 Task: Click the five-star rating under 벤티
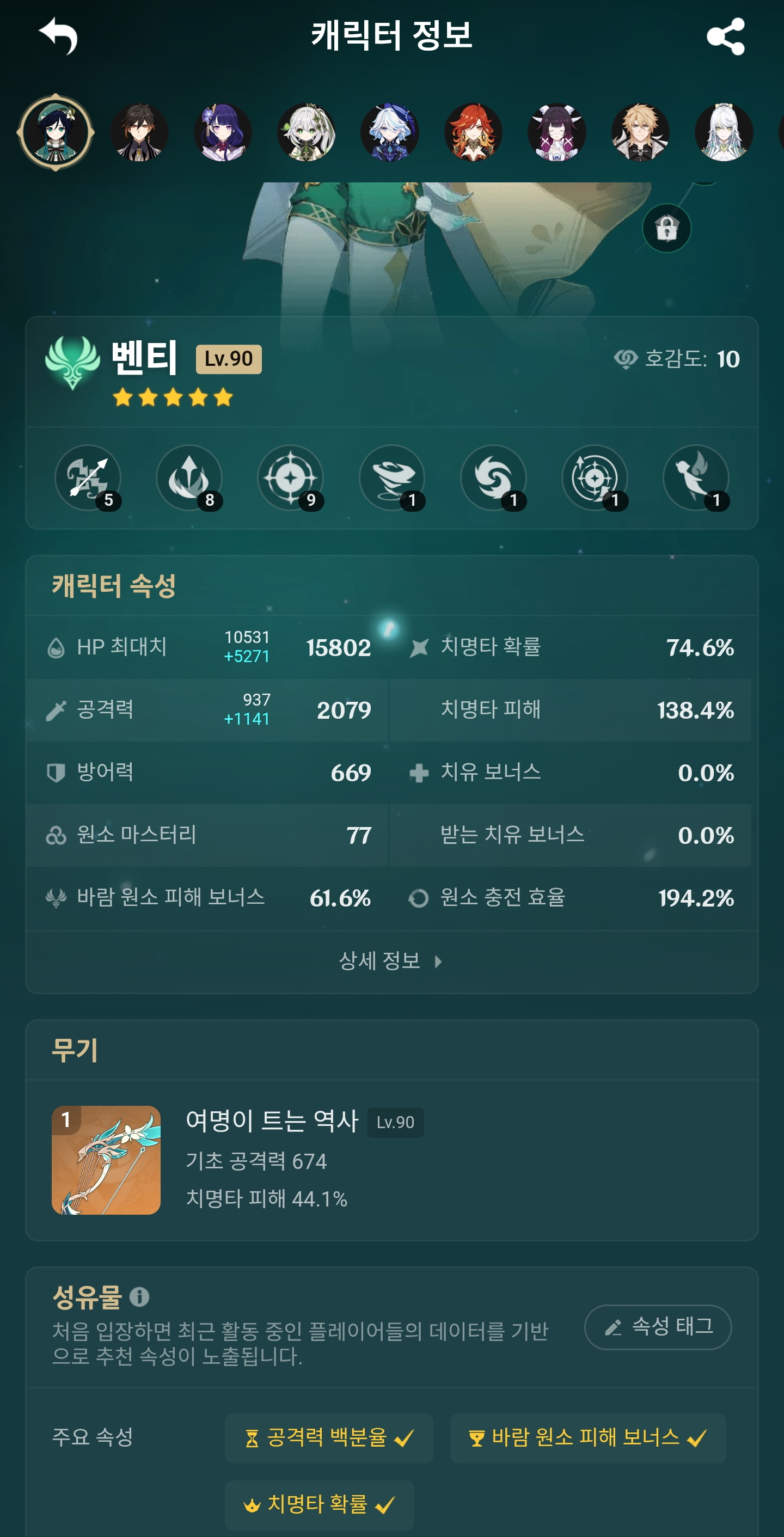pyautogui.click(x=172, y=396)
